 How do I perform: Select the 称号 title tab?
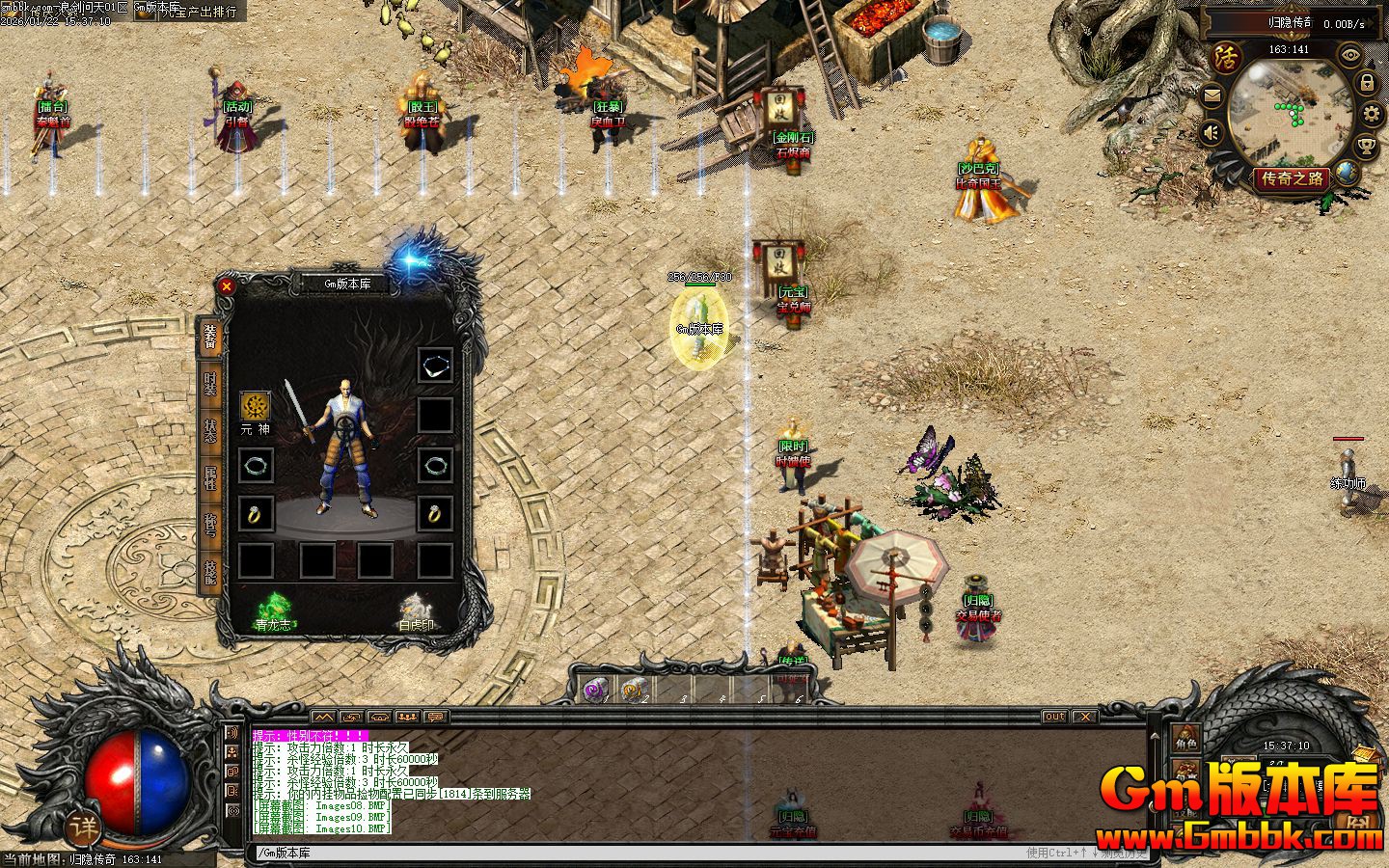[209, 525]
